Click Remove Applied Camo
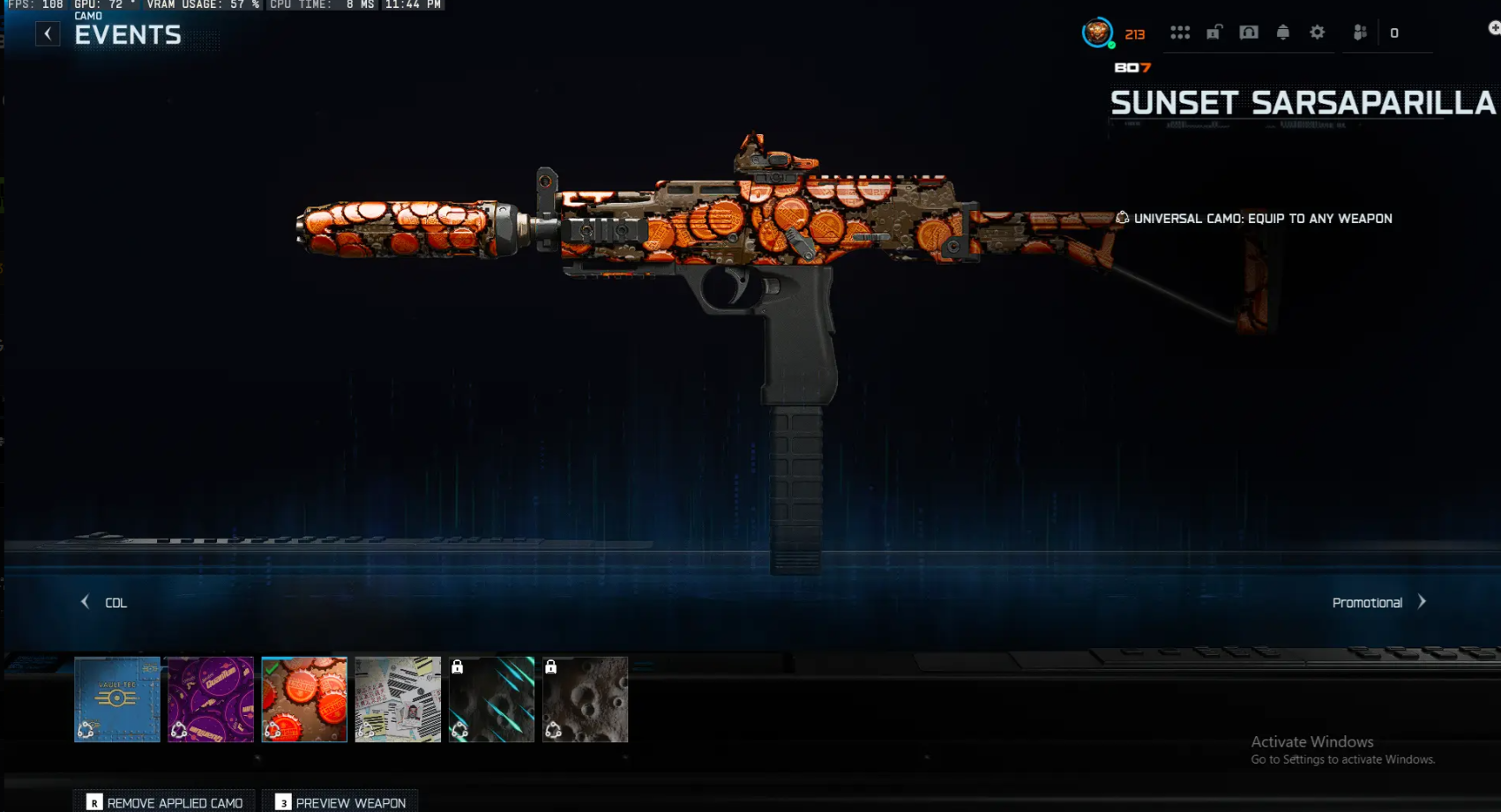 pos(164,803)
